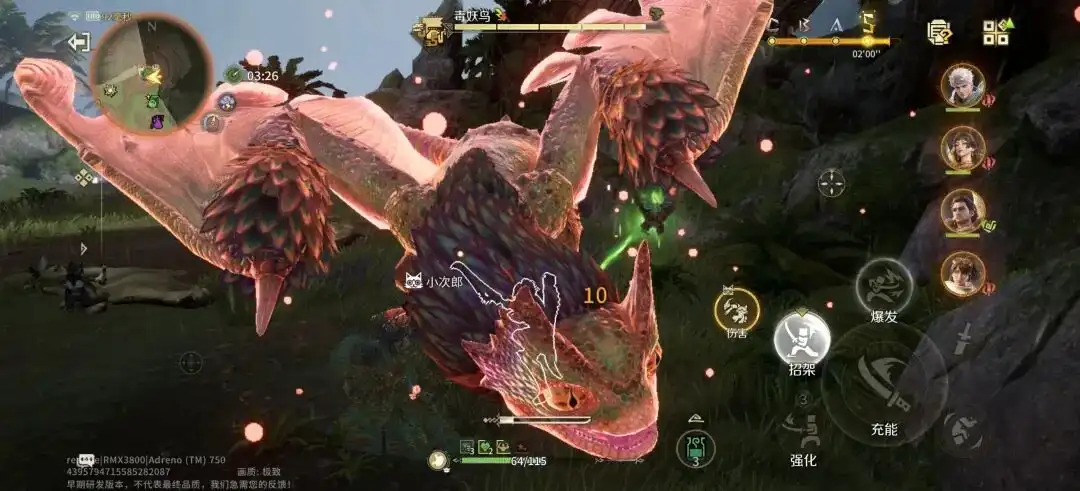This screenshot has width=1080, height=491.
Task: Open the four-square grid menu
Action: [x=995, y=33]
